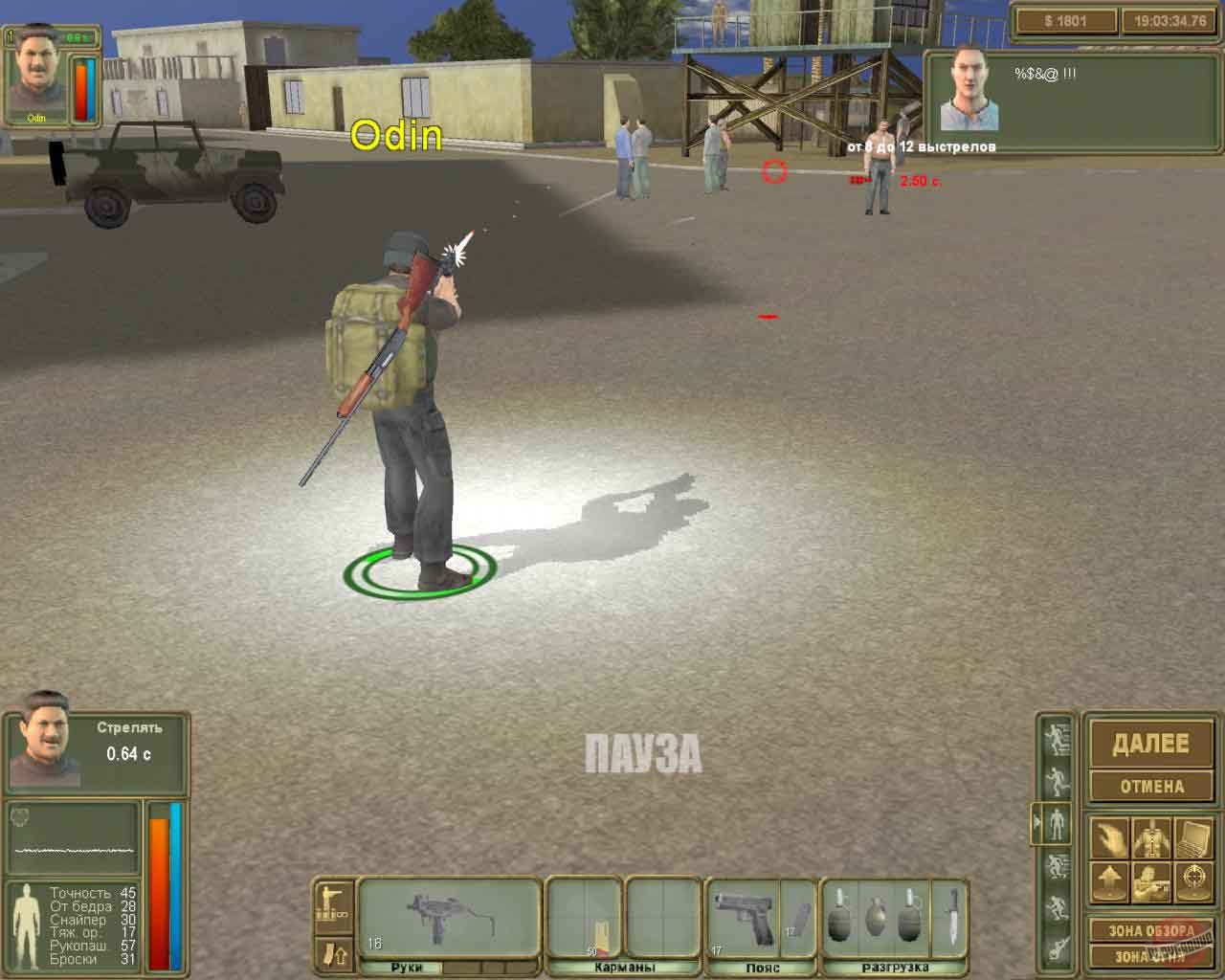Toggle ЗОНА ОБЗОРА view zone
Viewport: 1225px width, 980px height.
pyautogui.click(x=1149, y=930)
